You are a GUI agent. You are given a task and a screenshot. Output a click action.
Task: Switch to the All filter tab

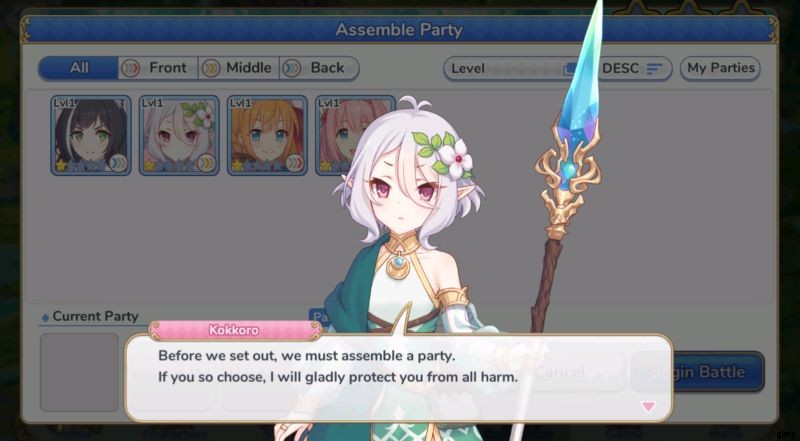click(x=79, y=68)
